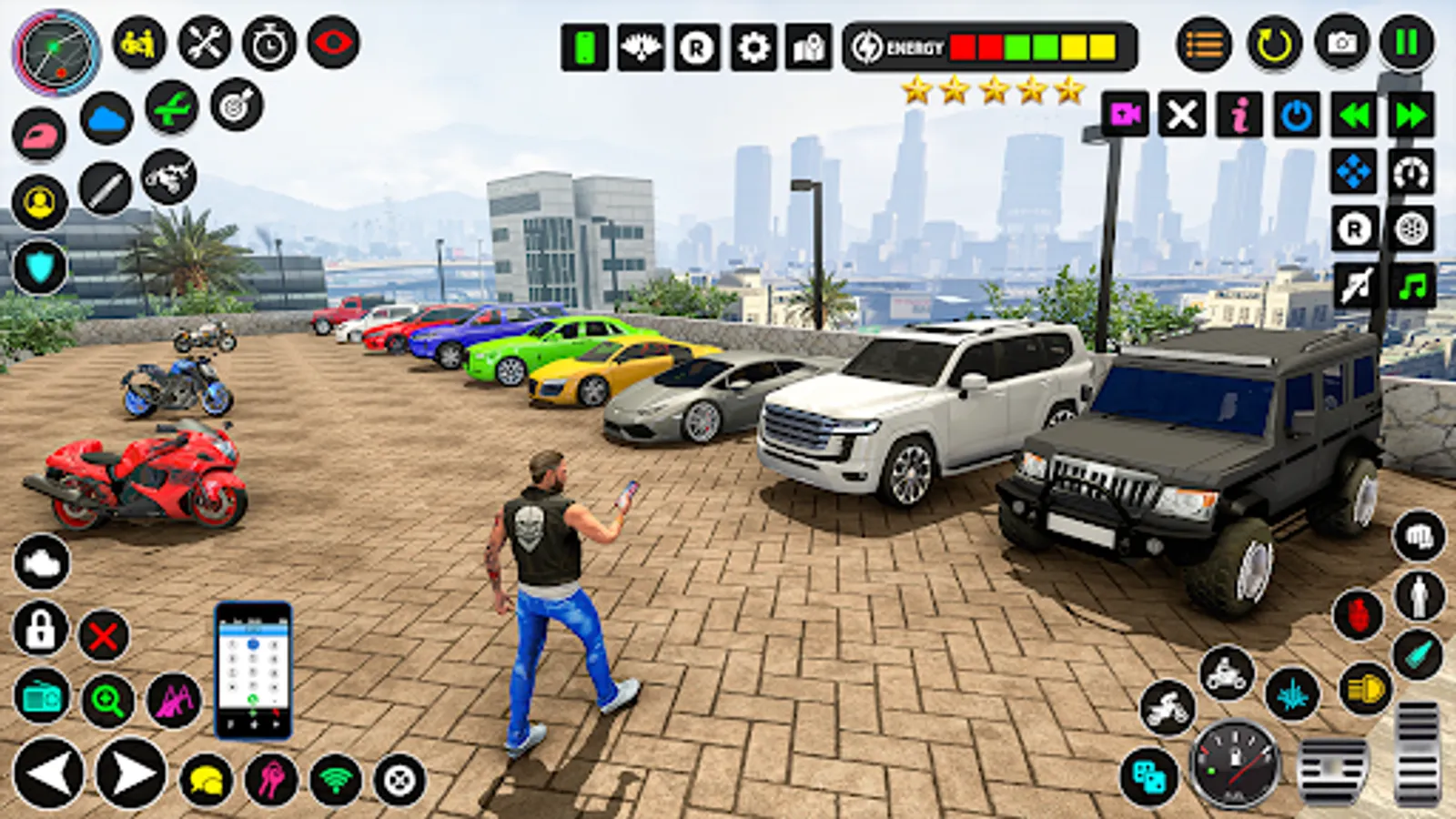Open the on-screen smartphone
Viewport: 1456px width, 819px height.
click(x=253, y=669)
